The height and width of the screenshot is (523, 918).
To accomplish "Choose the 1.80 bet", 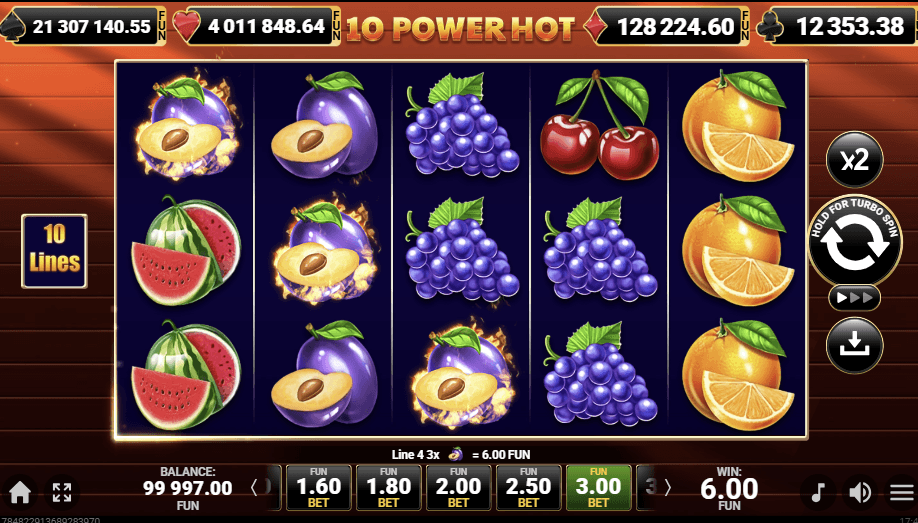I will pos(390,488).
